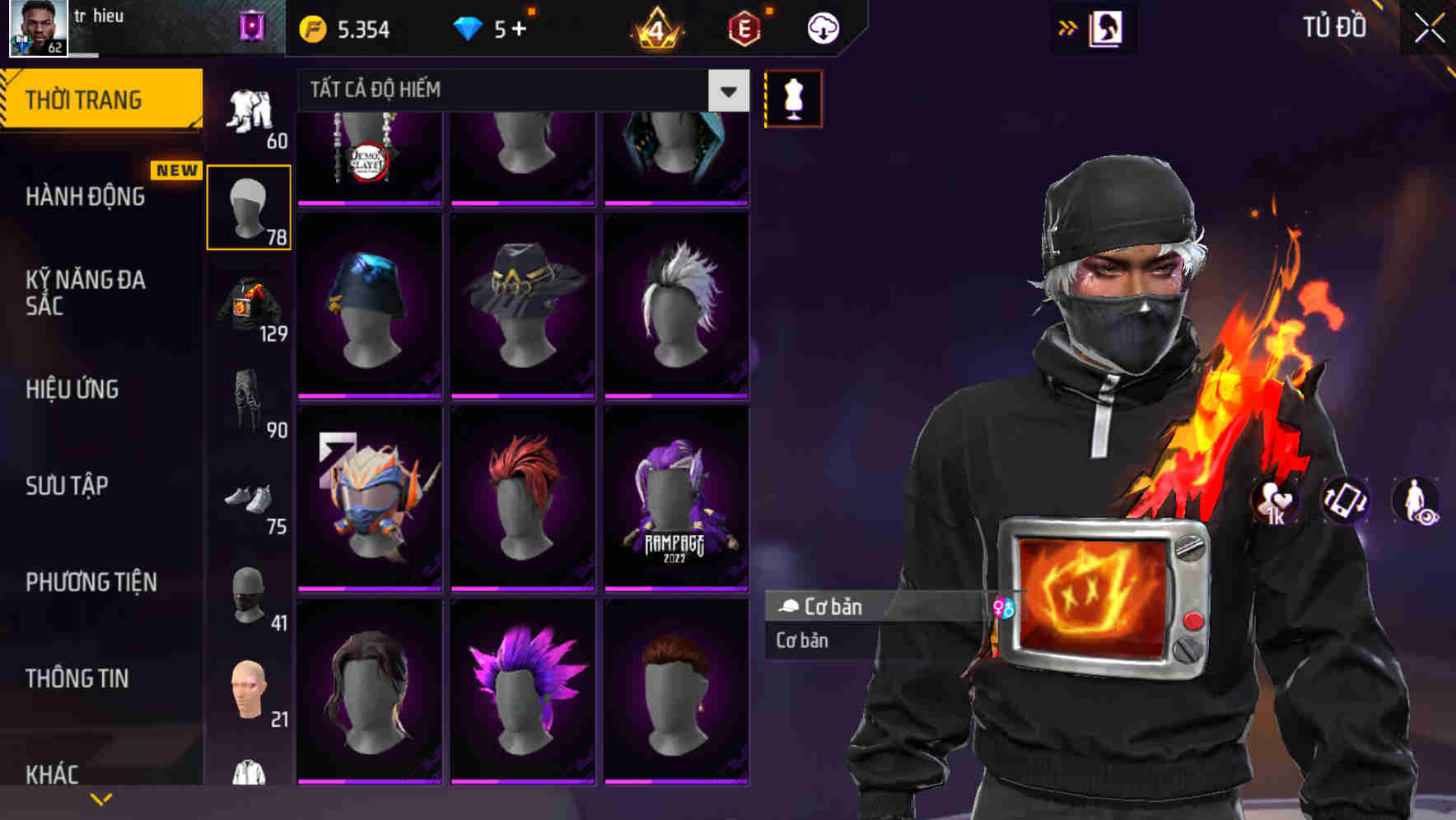Expand the sidebar using the bottom chevron
The image size is (1456, 820).
tap(101, 797)
